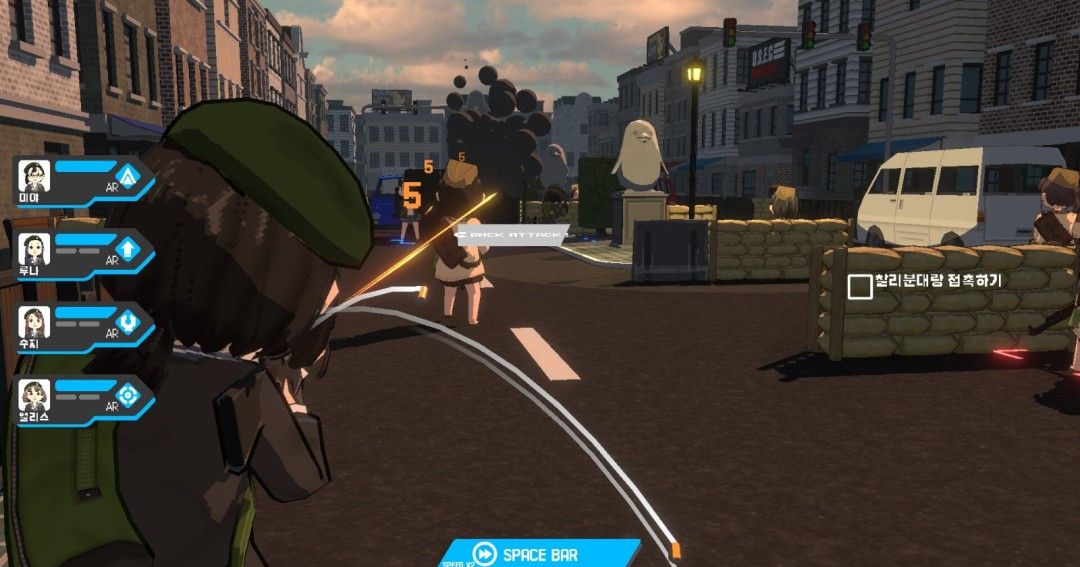Select squad member 앨리스's portrait card
Image resolution: width=1080 pixels, height=567 pixels.
(x=34, y=396)
